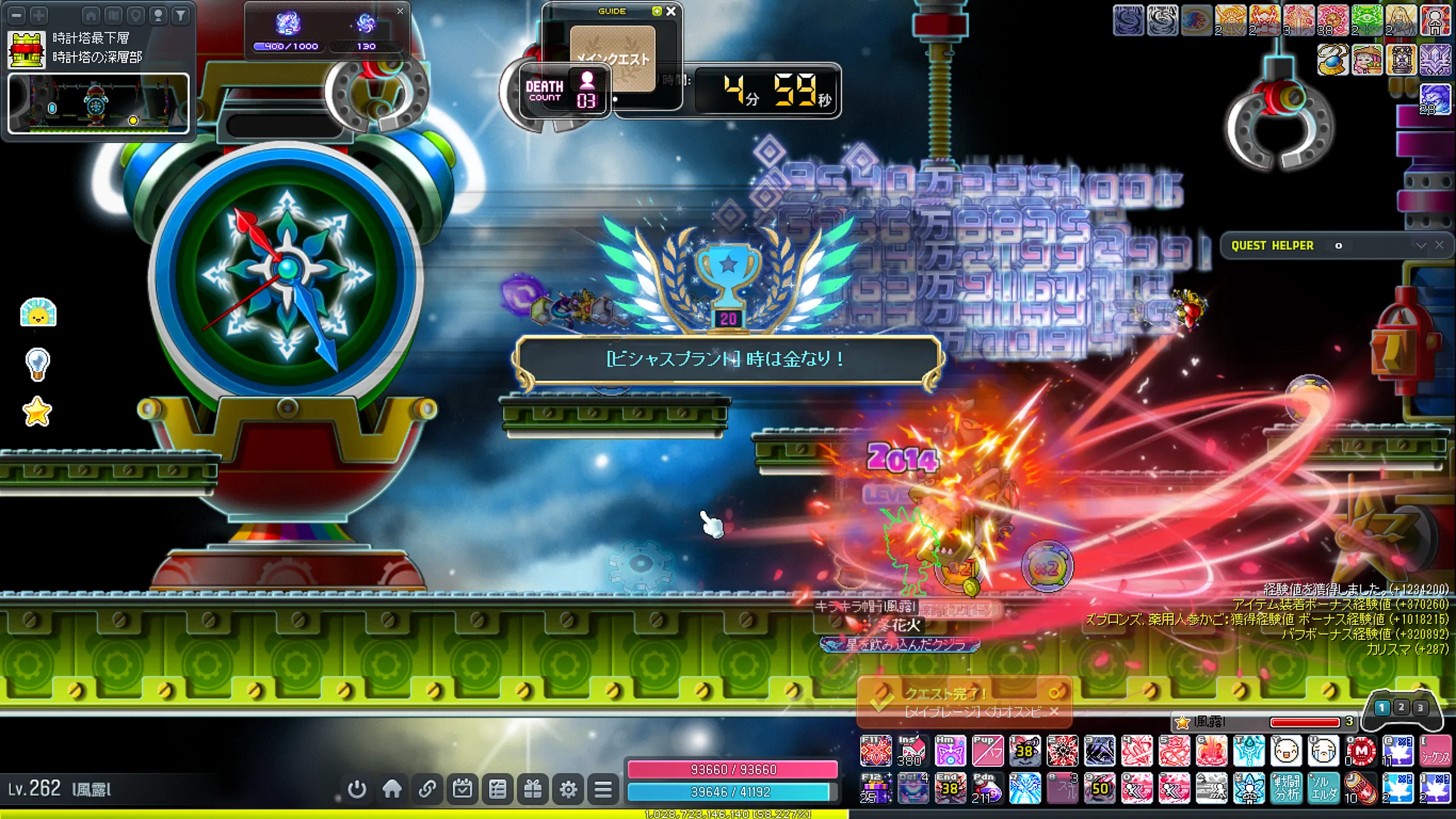Close the GUIDE window
Image resolution: width=1456 pixels, height=819 pixels.
671,11
